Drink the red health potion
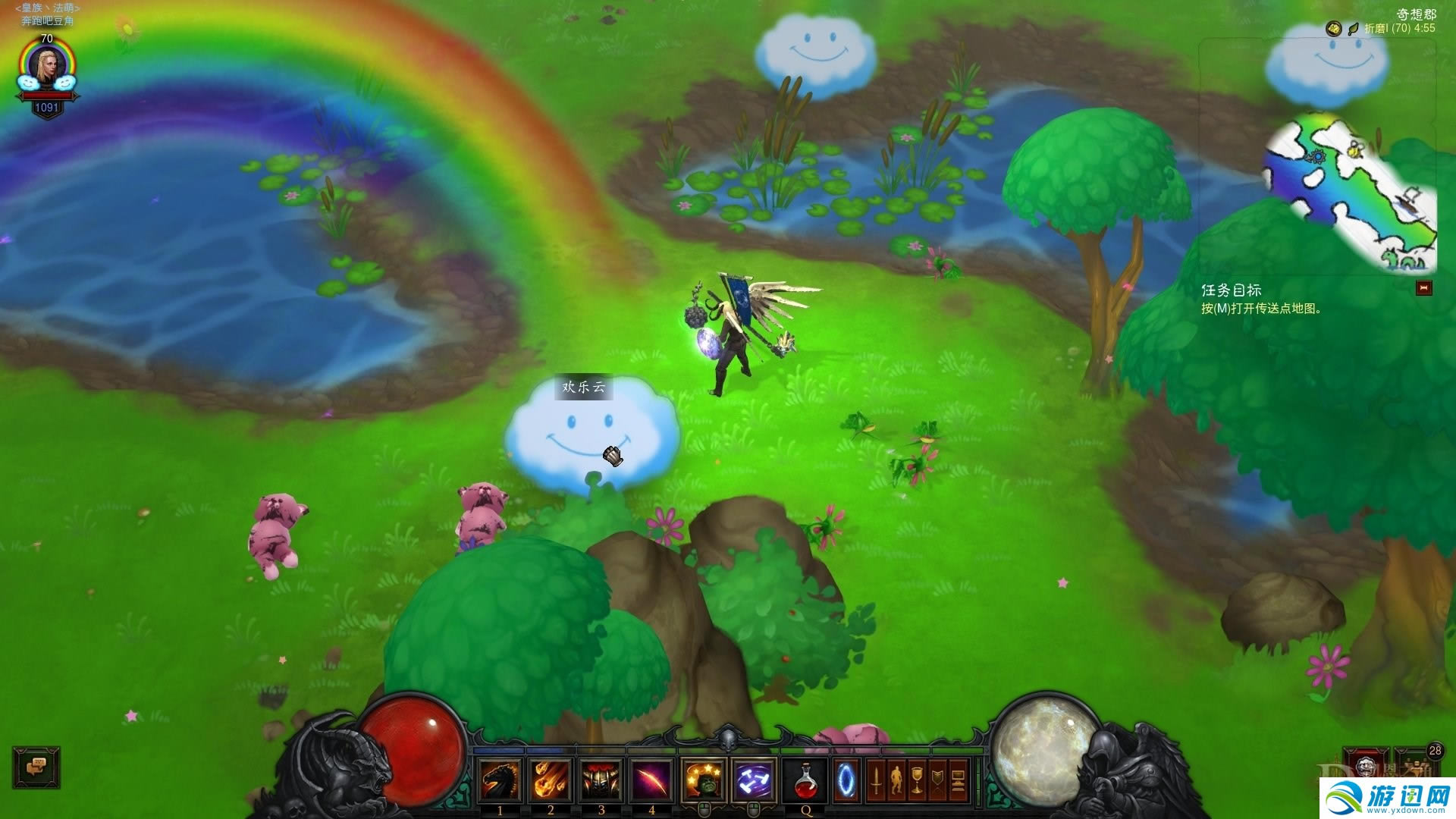1456x819 pixels. [x=805, y=780]
